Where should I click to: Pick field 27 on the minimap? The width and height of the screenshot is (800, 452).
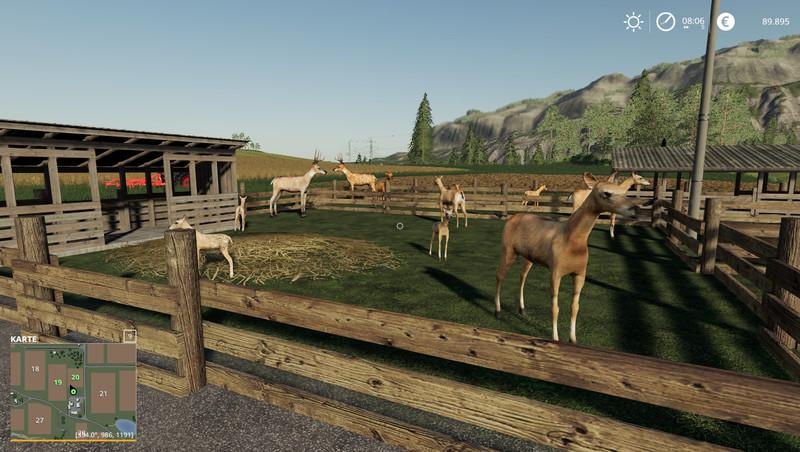pyautogui.click(x=39, y=420)
